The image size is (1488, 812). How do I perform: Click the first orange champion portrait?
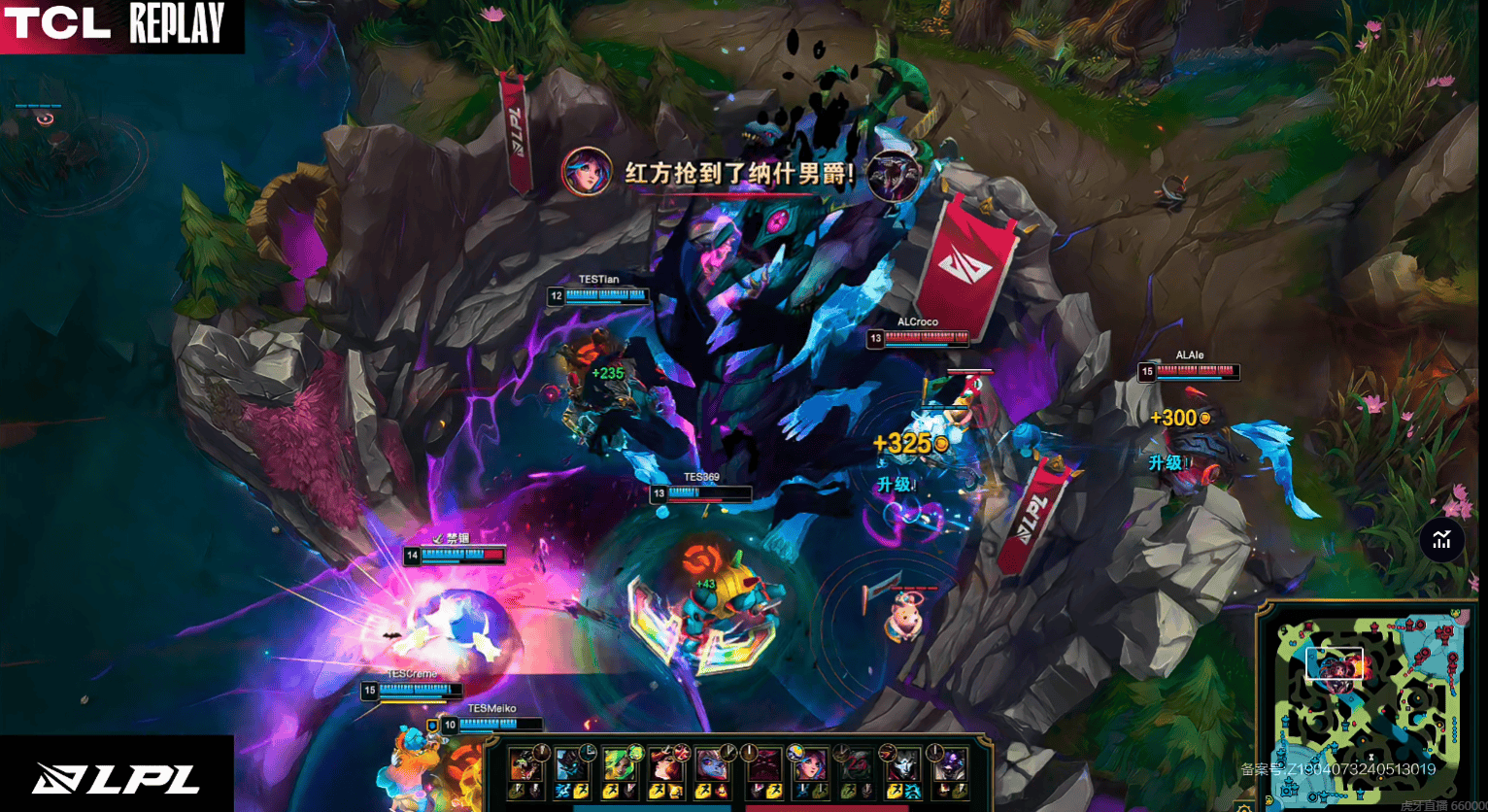[524, 763]
